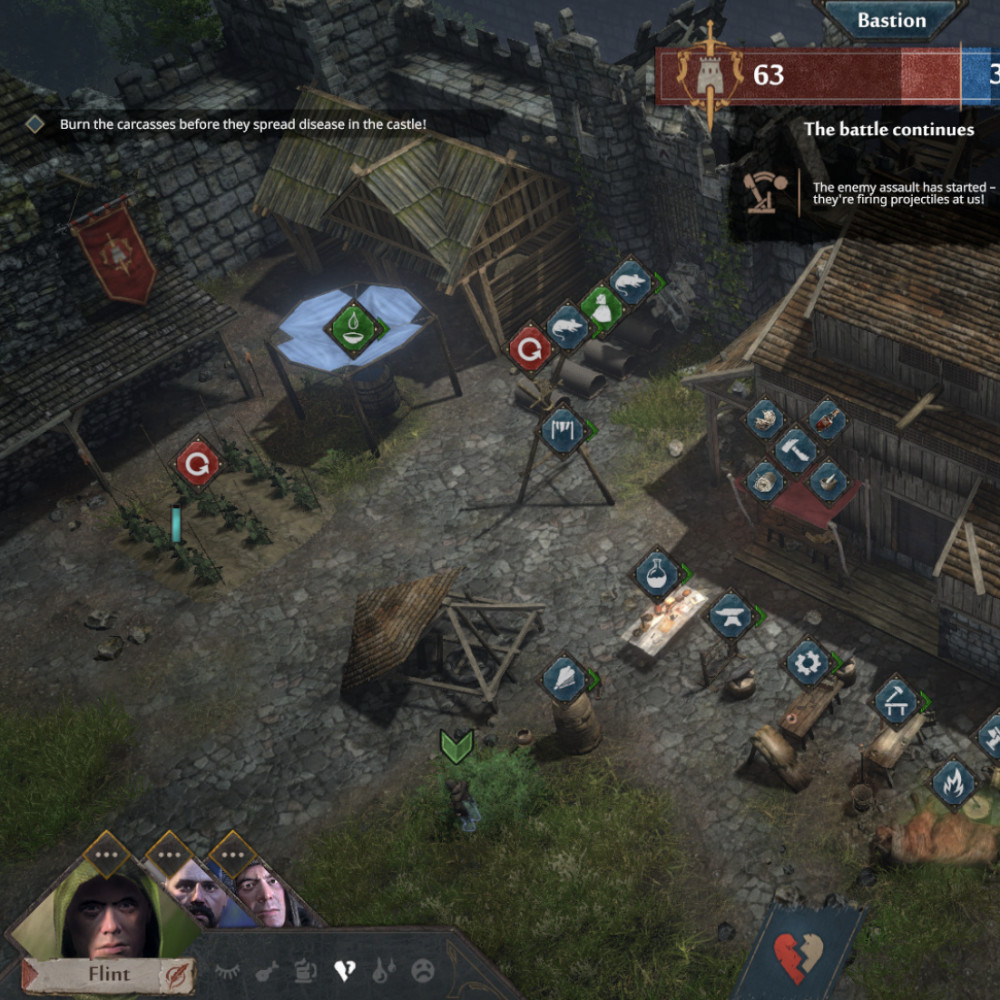Choose the hammer icon on the storehouse
Viewport: 1000px width, 1000px height.
coord(796,449)
